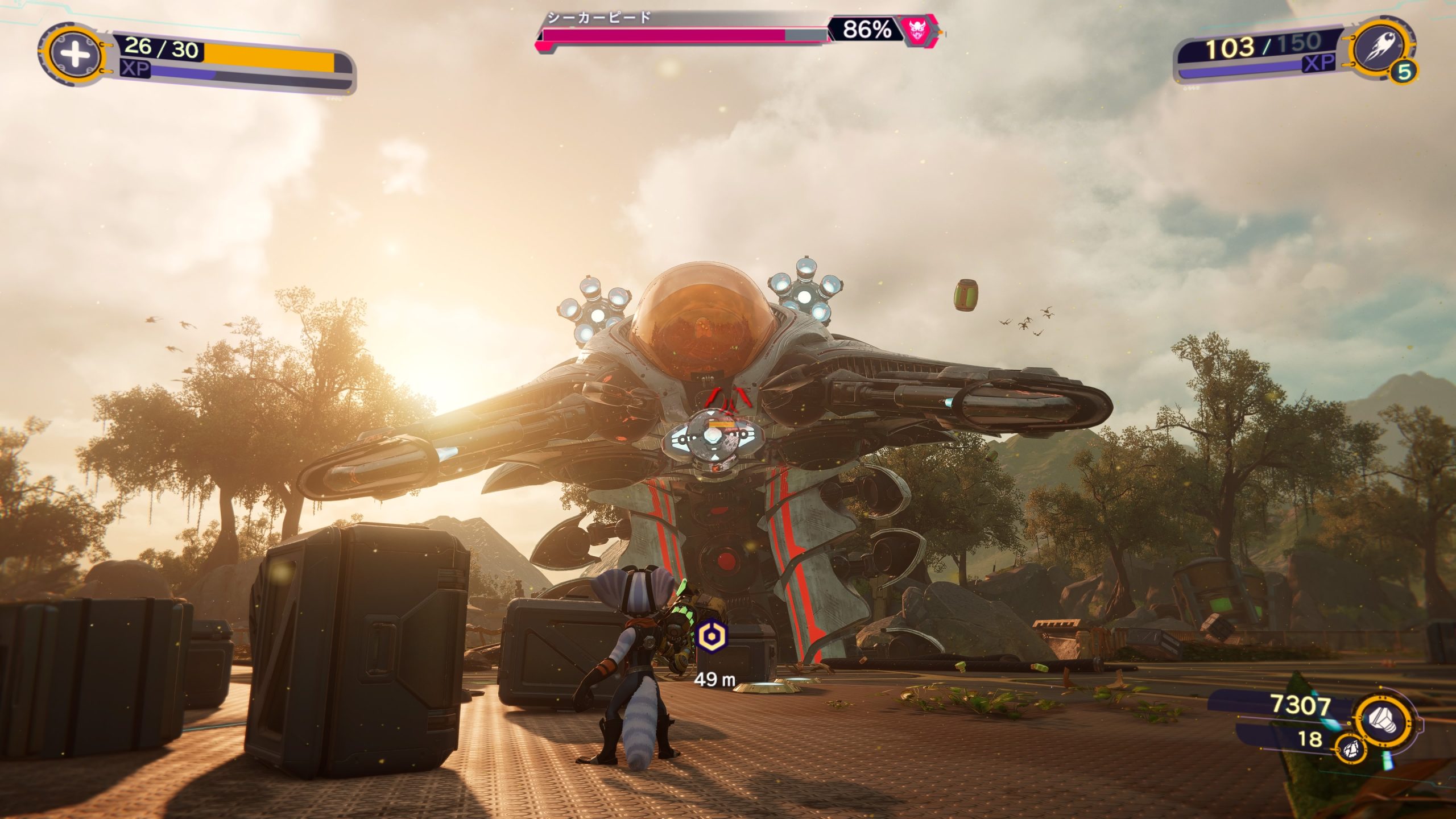The image size is (1456, 819).
Task: Click the weapon level 5 badge
Action: [x=1404, y=72]
